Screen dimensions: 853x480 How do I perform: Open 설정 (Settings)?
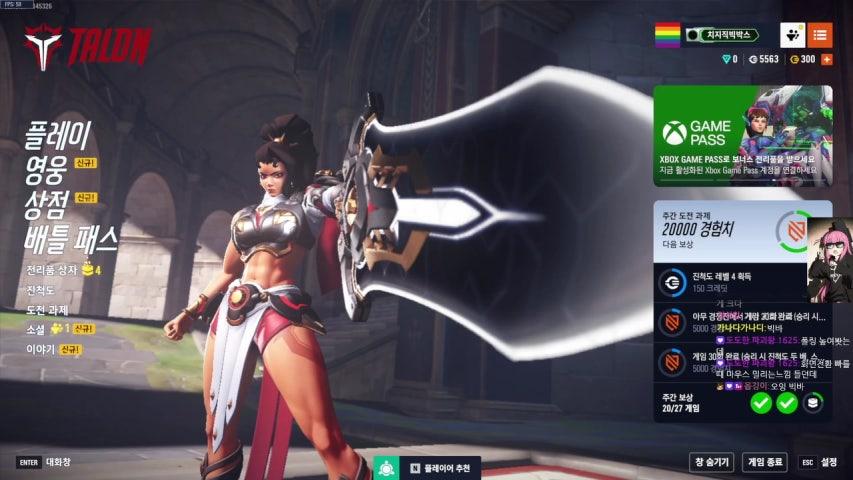tap(819, 462)
